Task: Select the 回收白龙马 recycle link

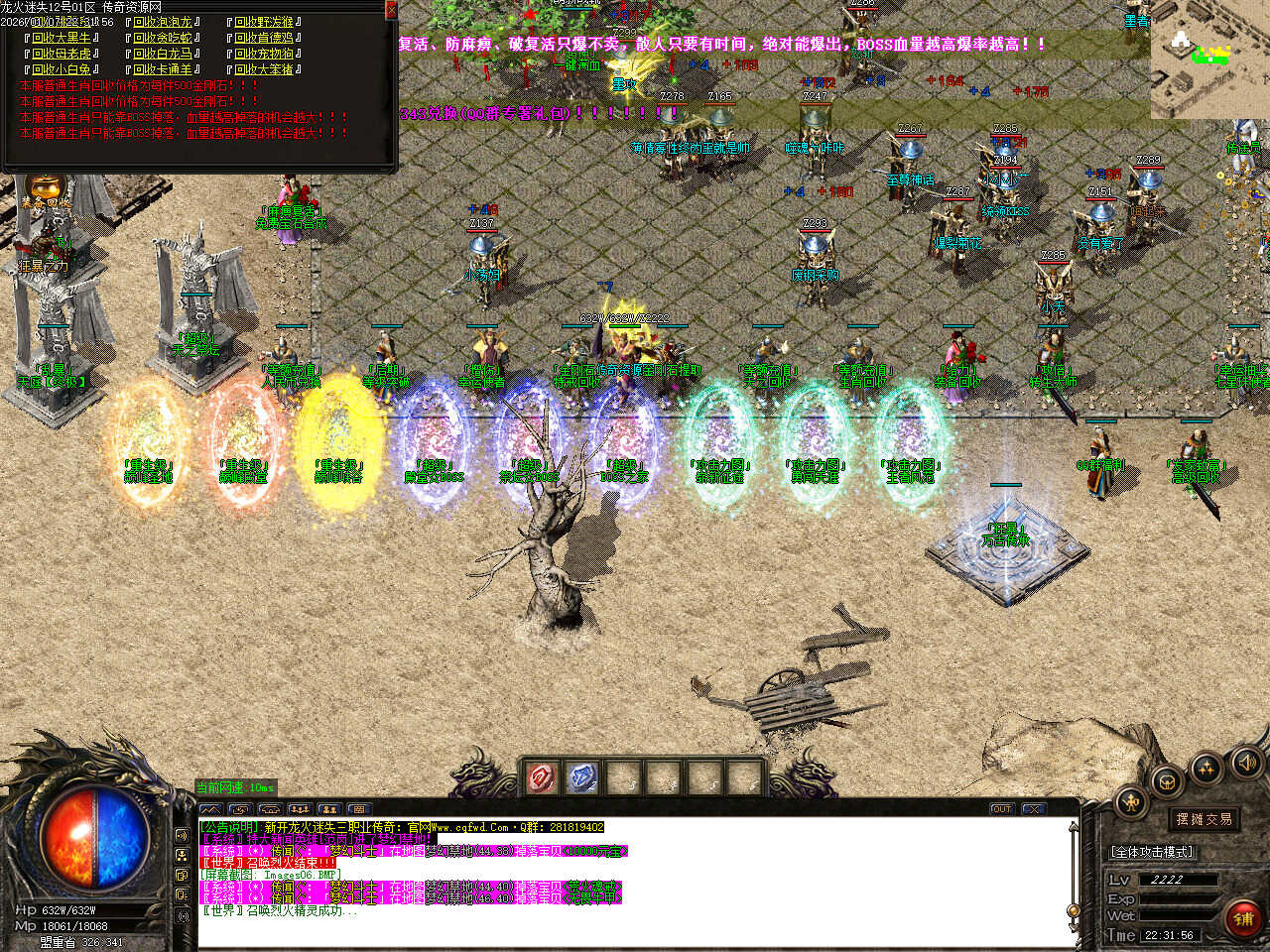Action: (x=164, y=54)
